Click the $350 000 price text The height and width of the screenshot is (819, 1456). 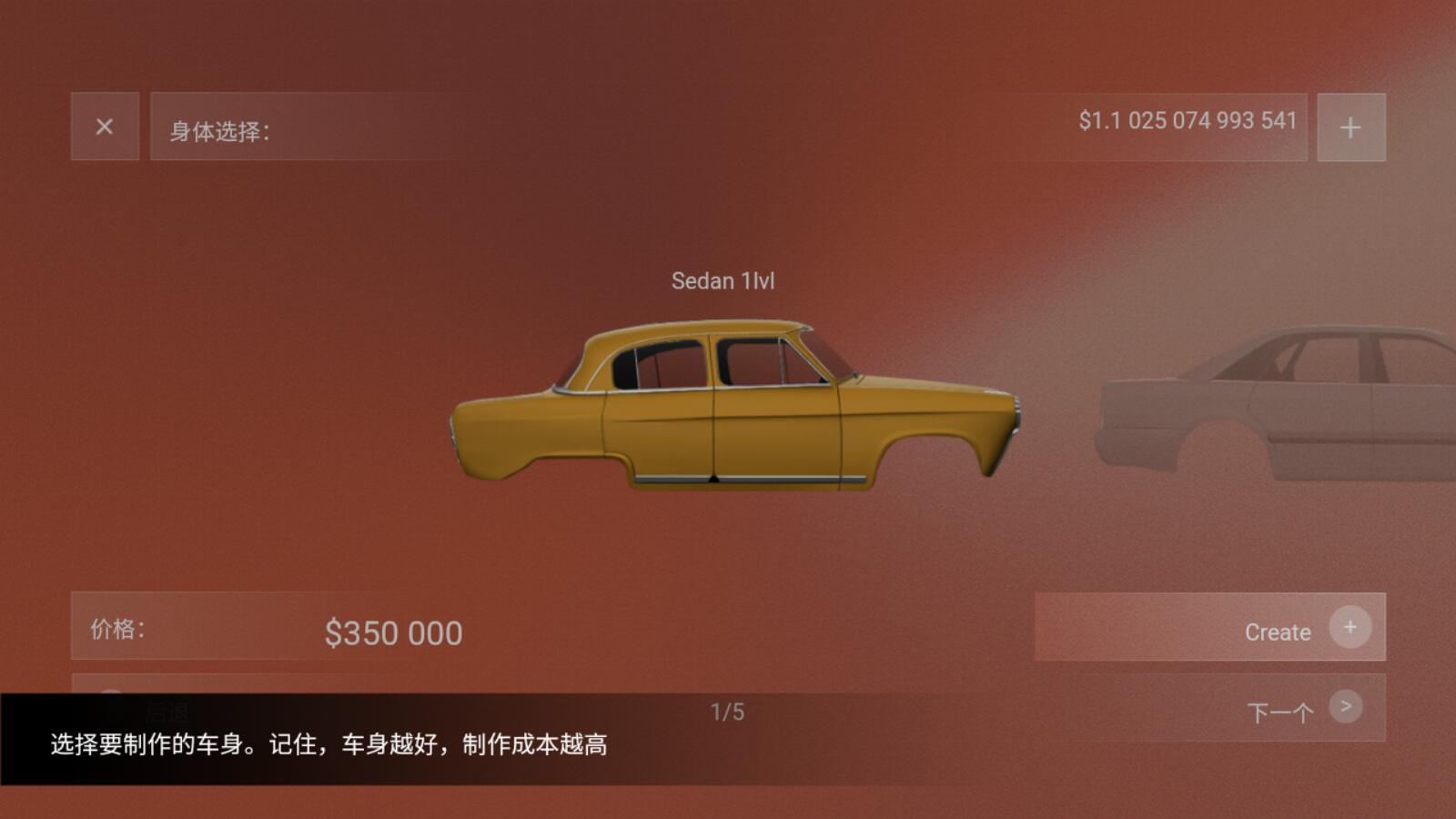(393, 631)
